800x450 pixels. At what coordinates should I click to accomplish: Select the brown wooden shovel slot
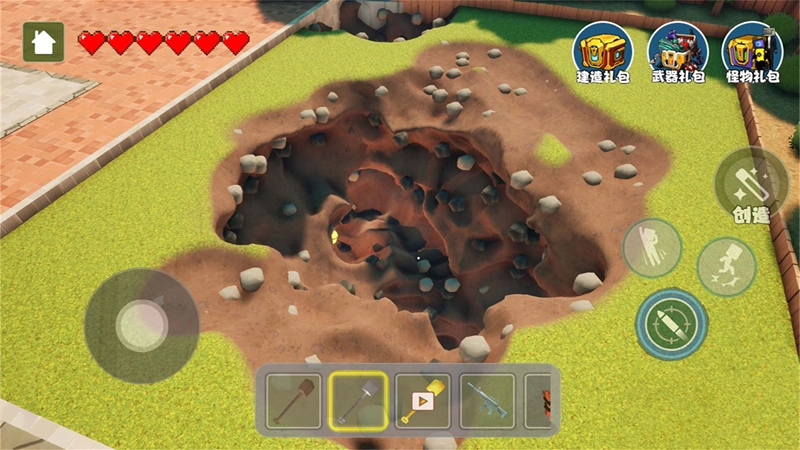tap(294, 401)
